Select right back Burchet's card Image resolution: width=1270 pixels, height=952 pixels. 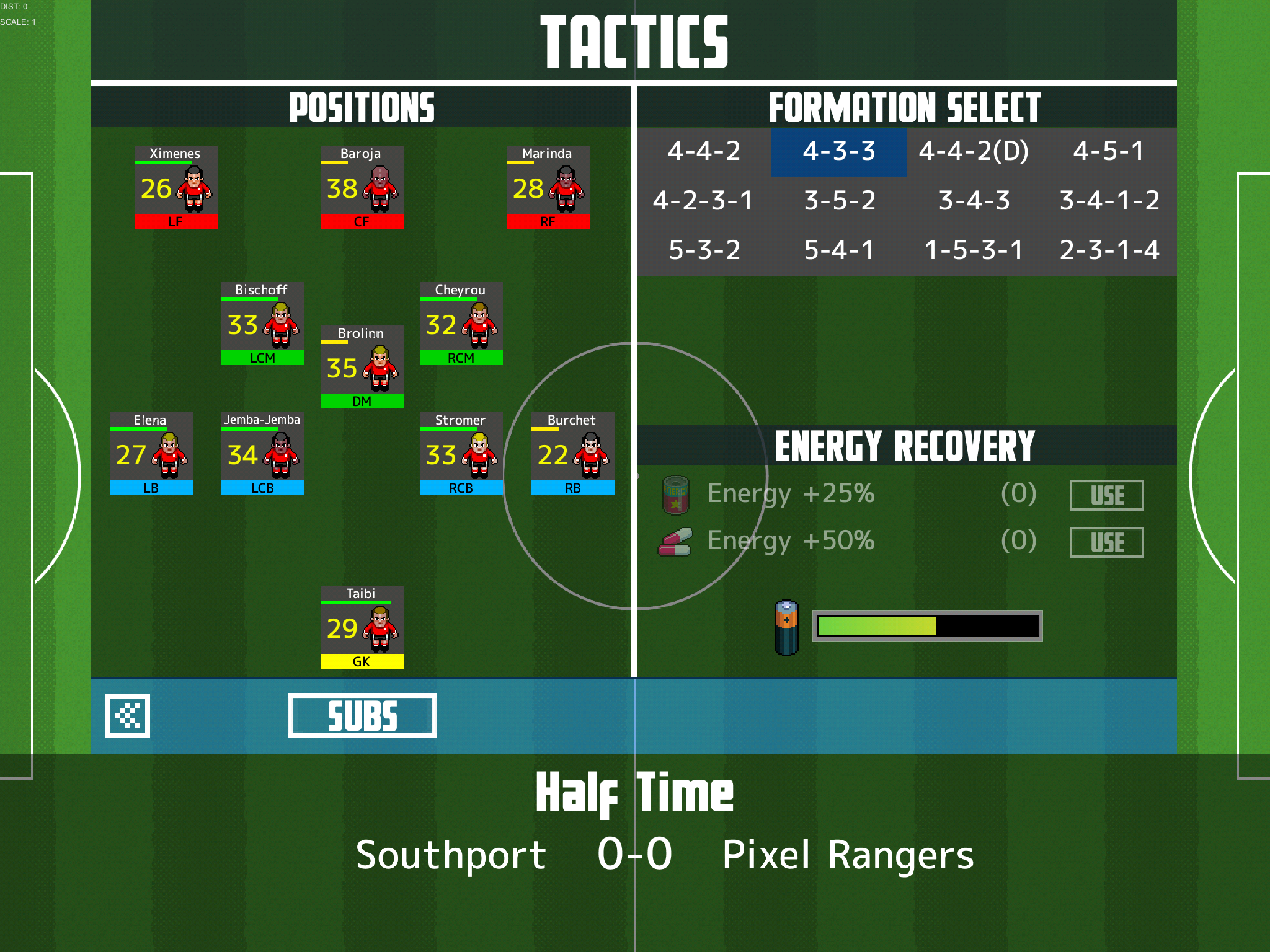pyautogui.click(x=572, y=454)
